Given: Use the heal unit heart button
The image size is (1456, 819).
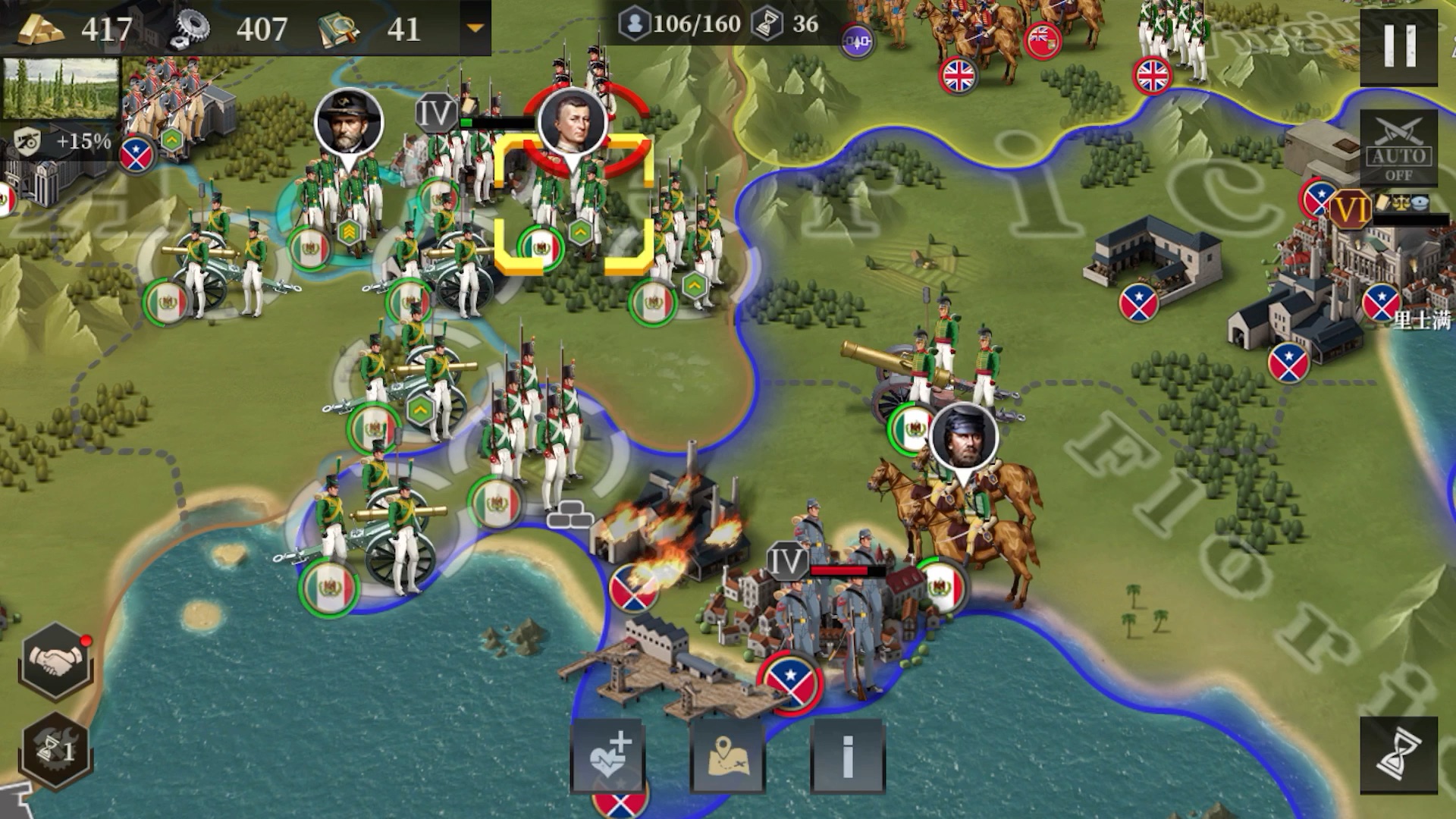Looking at the screenshot, I should (607, 755).
